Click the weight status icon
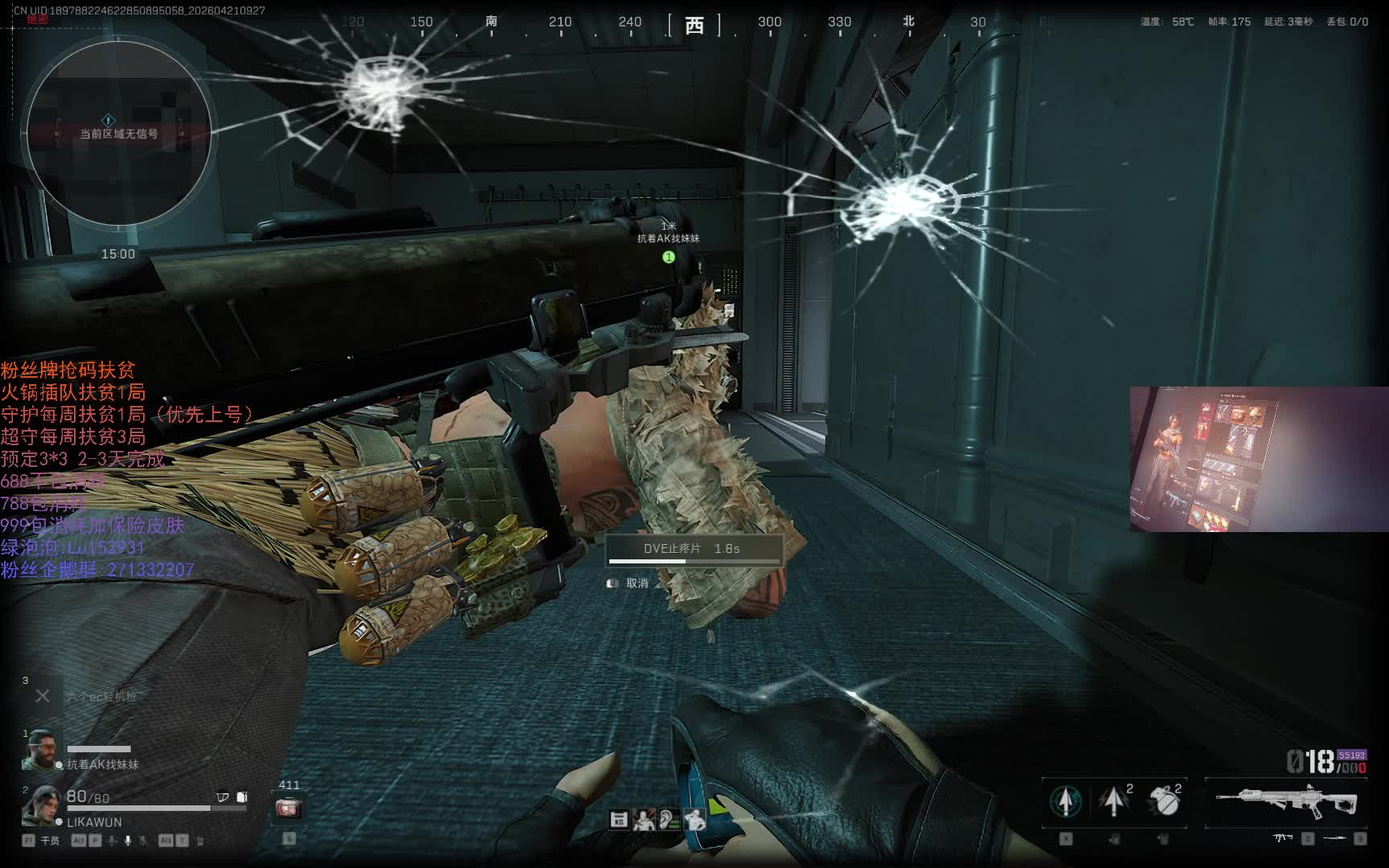Viewport: 1389px width, 868px height. coord(619,820)
